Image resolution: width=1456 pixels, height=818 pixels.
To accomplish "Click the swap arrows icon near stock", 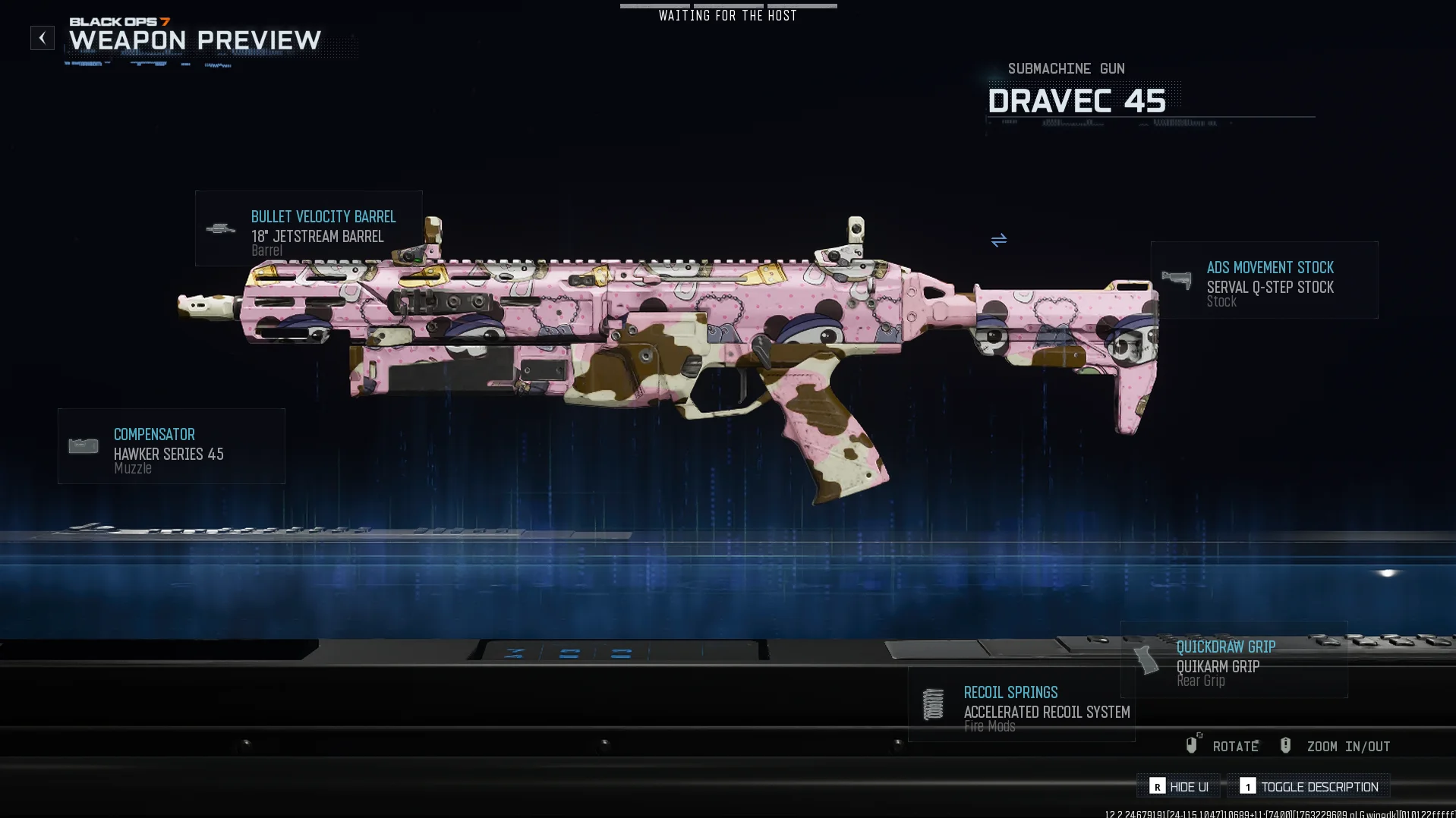I will [998, 240].
